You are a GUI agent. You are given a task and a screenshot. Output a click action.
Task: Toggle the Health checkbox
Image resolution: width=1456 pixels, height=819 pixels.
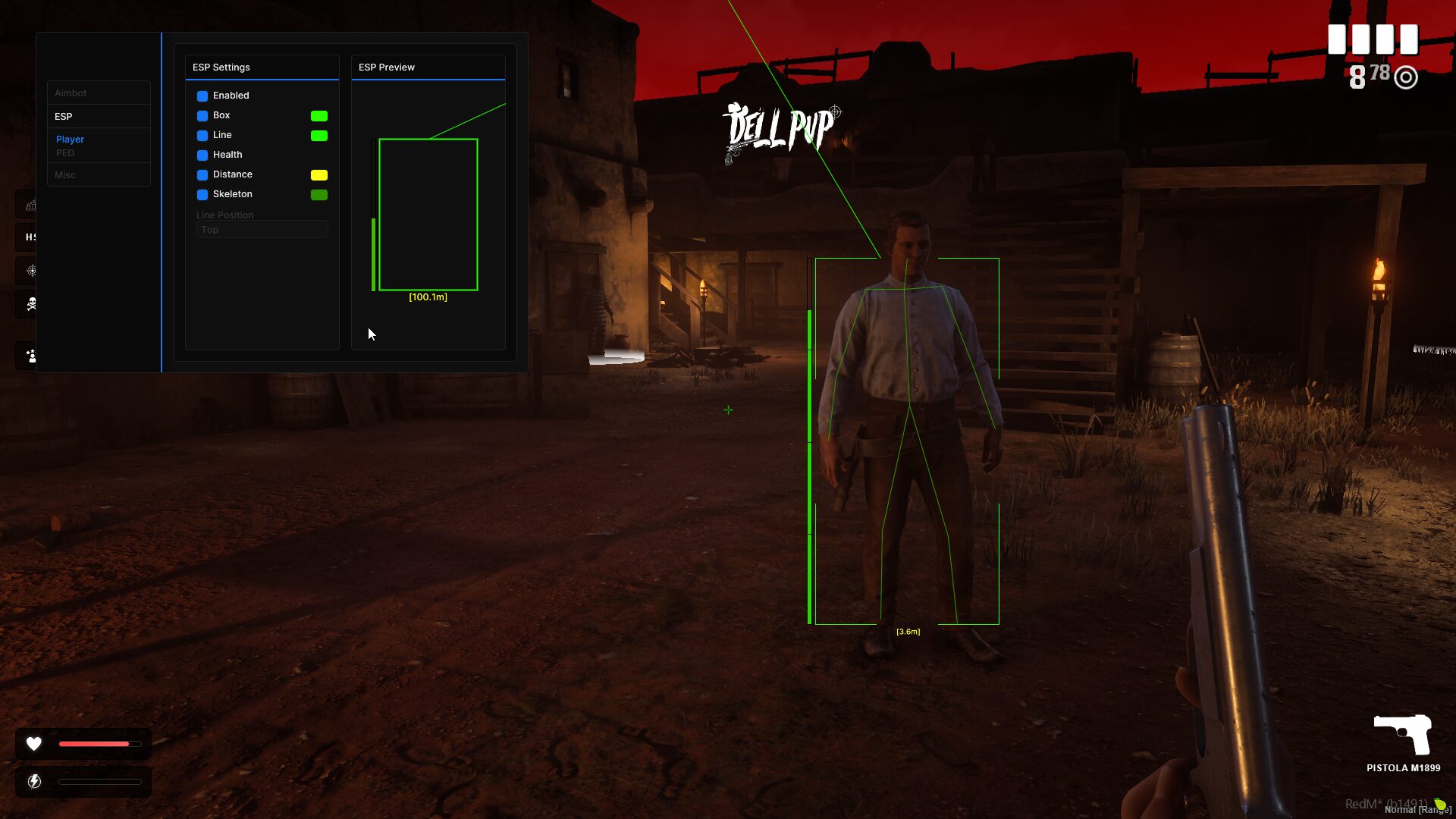click(x=202, y=155)
